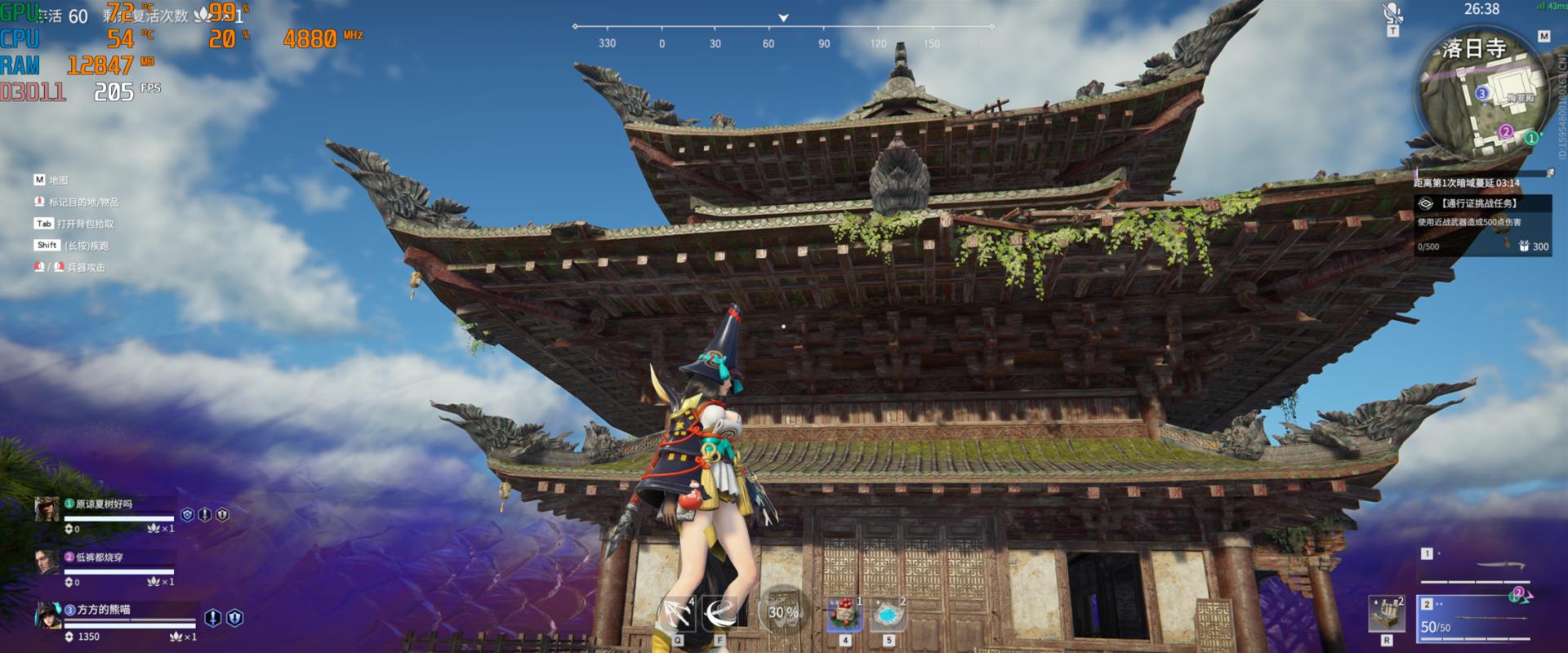This screenshot has width=1568, height=653.
Task: Select the repair kit item slot
Action: [x=1386, y=614]
